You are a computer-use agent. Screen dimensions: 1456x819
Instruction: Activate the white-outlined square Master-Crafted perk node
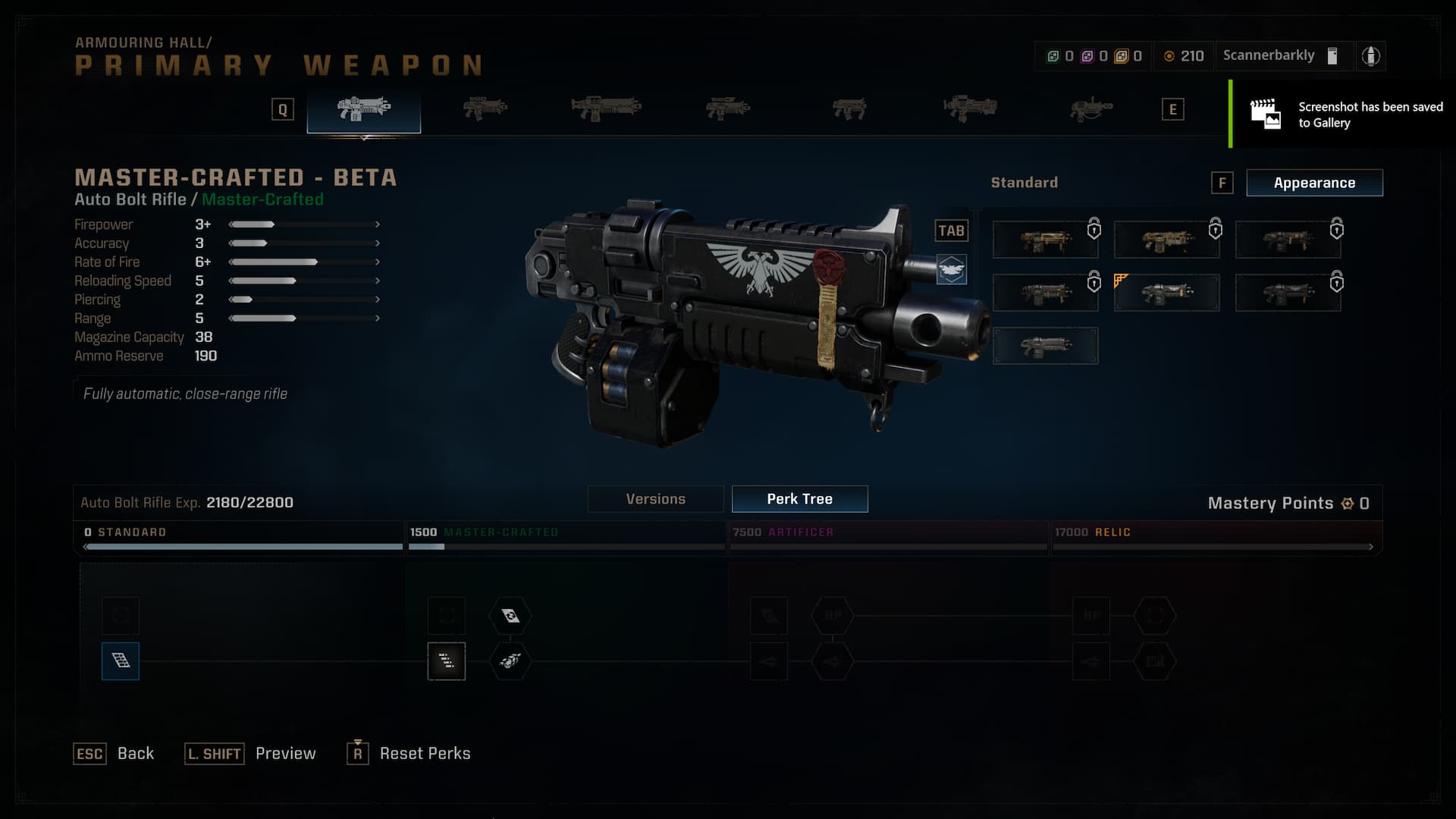point(447,661)
